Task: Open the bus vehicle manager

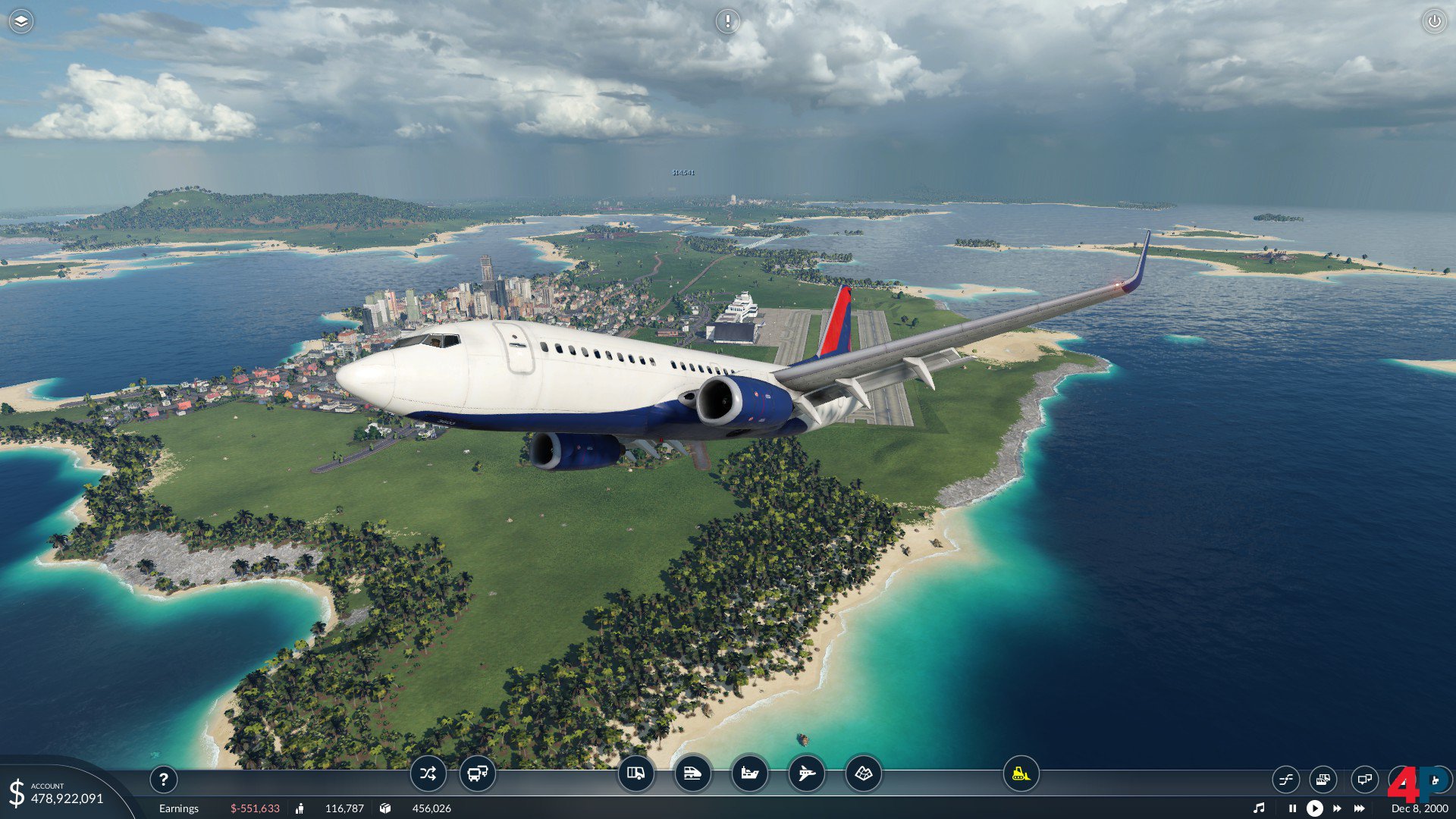Action: click(x=478, y=773)
